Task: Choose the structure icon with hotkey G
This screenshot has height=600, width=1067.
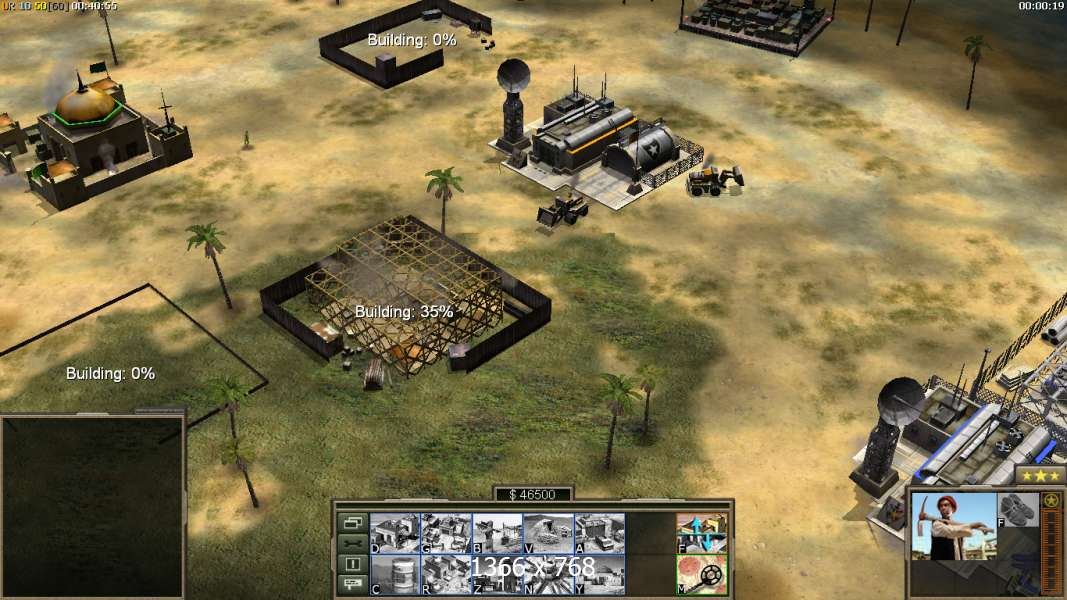Action: pyautogui.click(x=445, y=532)
